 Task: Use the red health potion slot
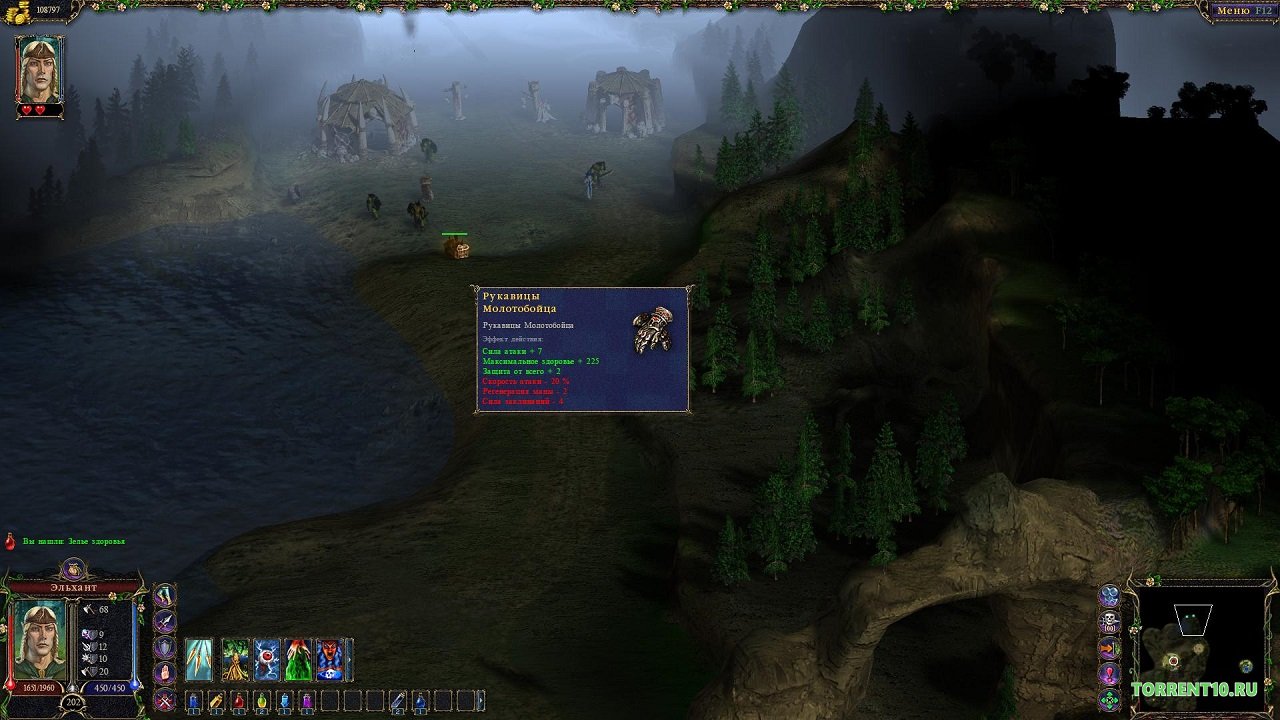(x=239, y=701)
